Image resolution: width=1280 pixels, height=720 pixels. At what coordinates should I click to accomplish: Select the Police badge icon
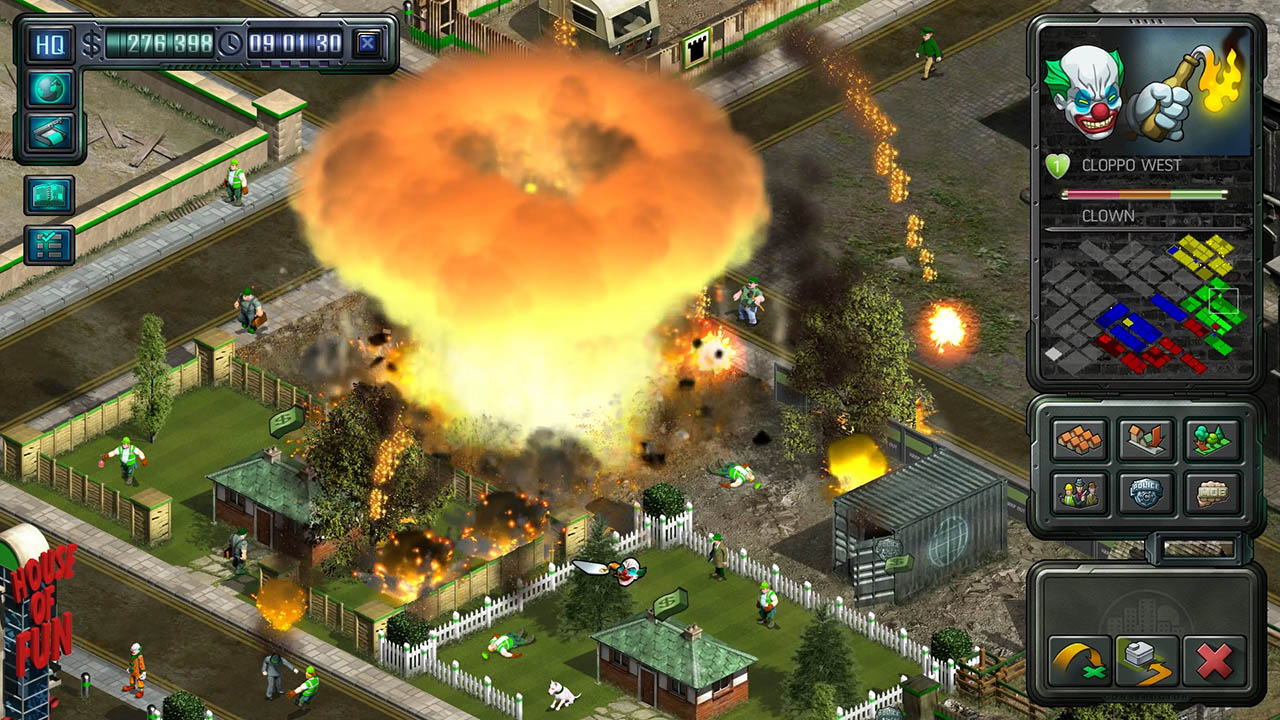tap(1146, 492)
